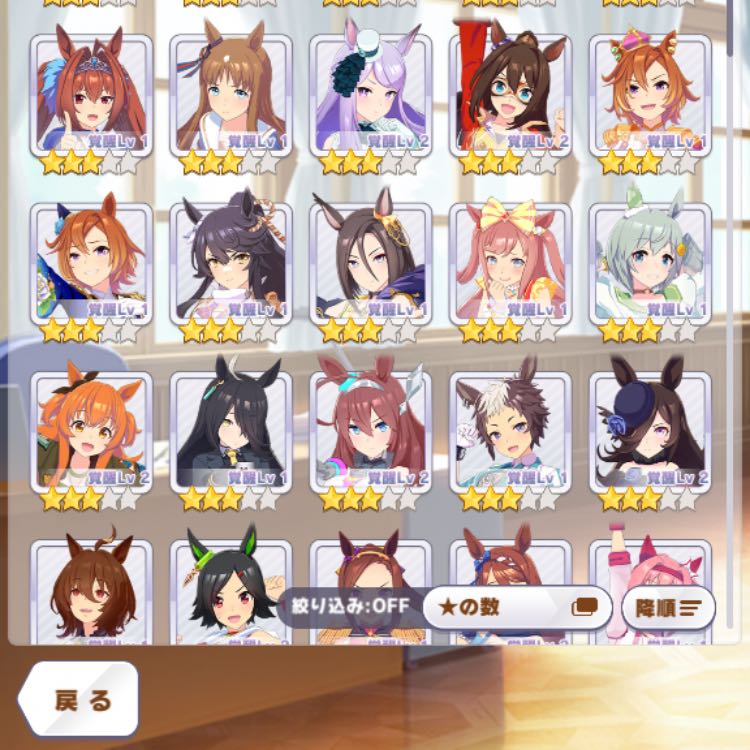The height and width of the screenshot is (750, 750).
Task: Select the pink twin-tail girl with yellow bow
Action: point(511,263)
